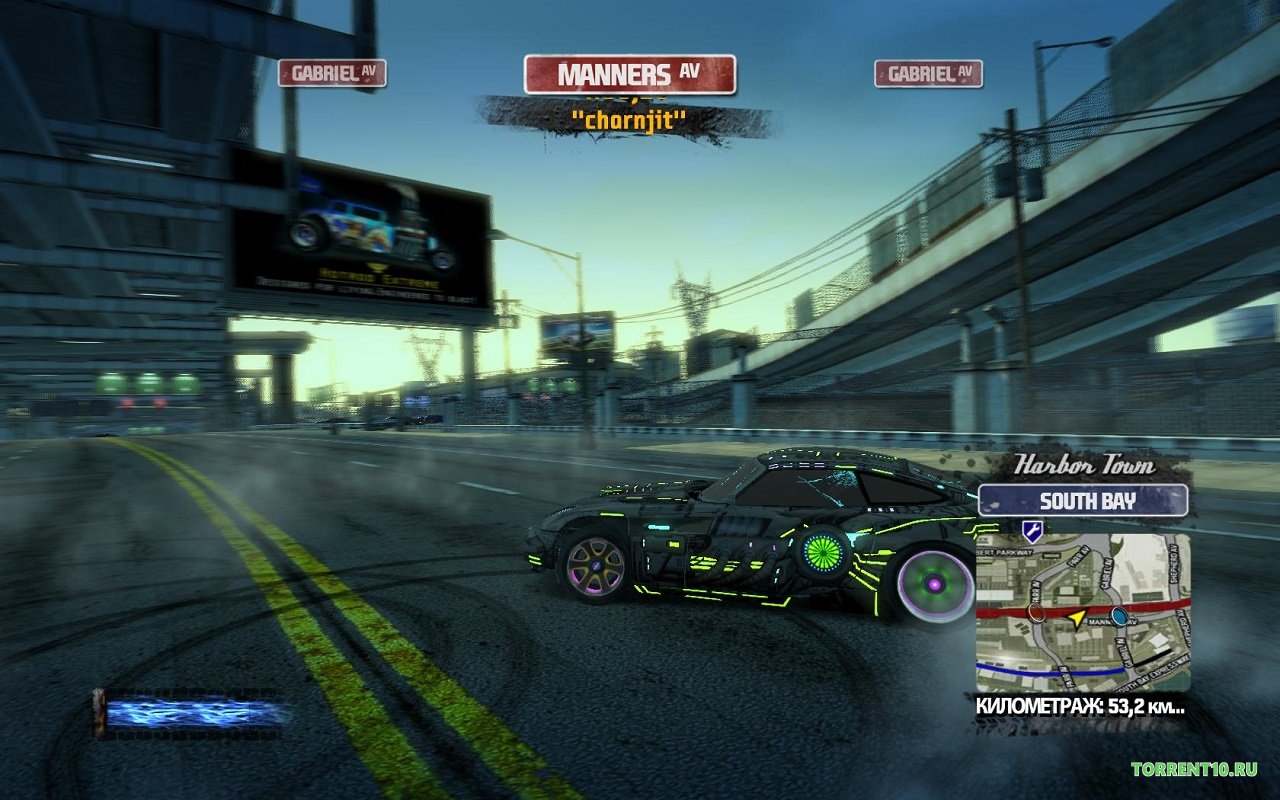
Task: Open the torrent10.ru watermark link
Action: coord(1193,769)
